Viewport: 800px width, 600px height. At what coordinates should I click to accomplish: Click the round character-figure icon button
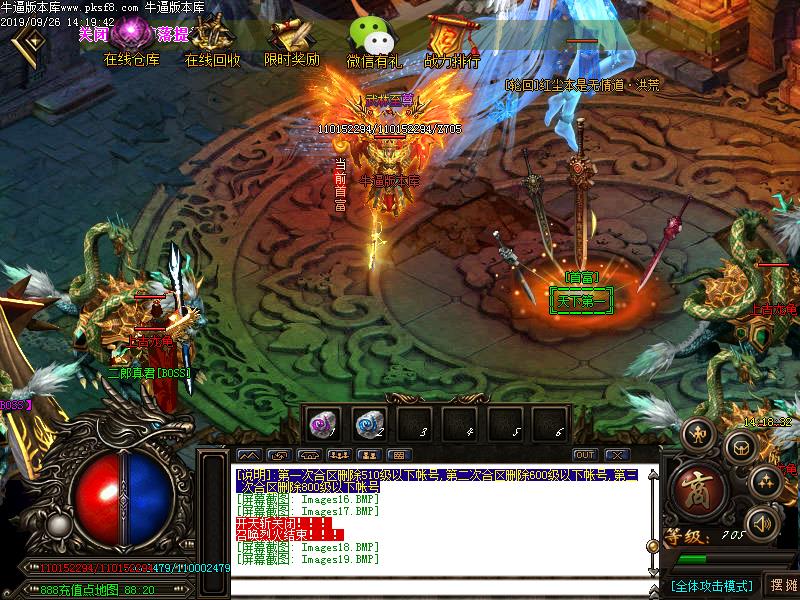pyautogui.click(x=697, y=433)
